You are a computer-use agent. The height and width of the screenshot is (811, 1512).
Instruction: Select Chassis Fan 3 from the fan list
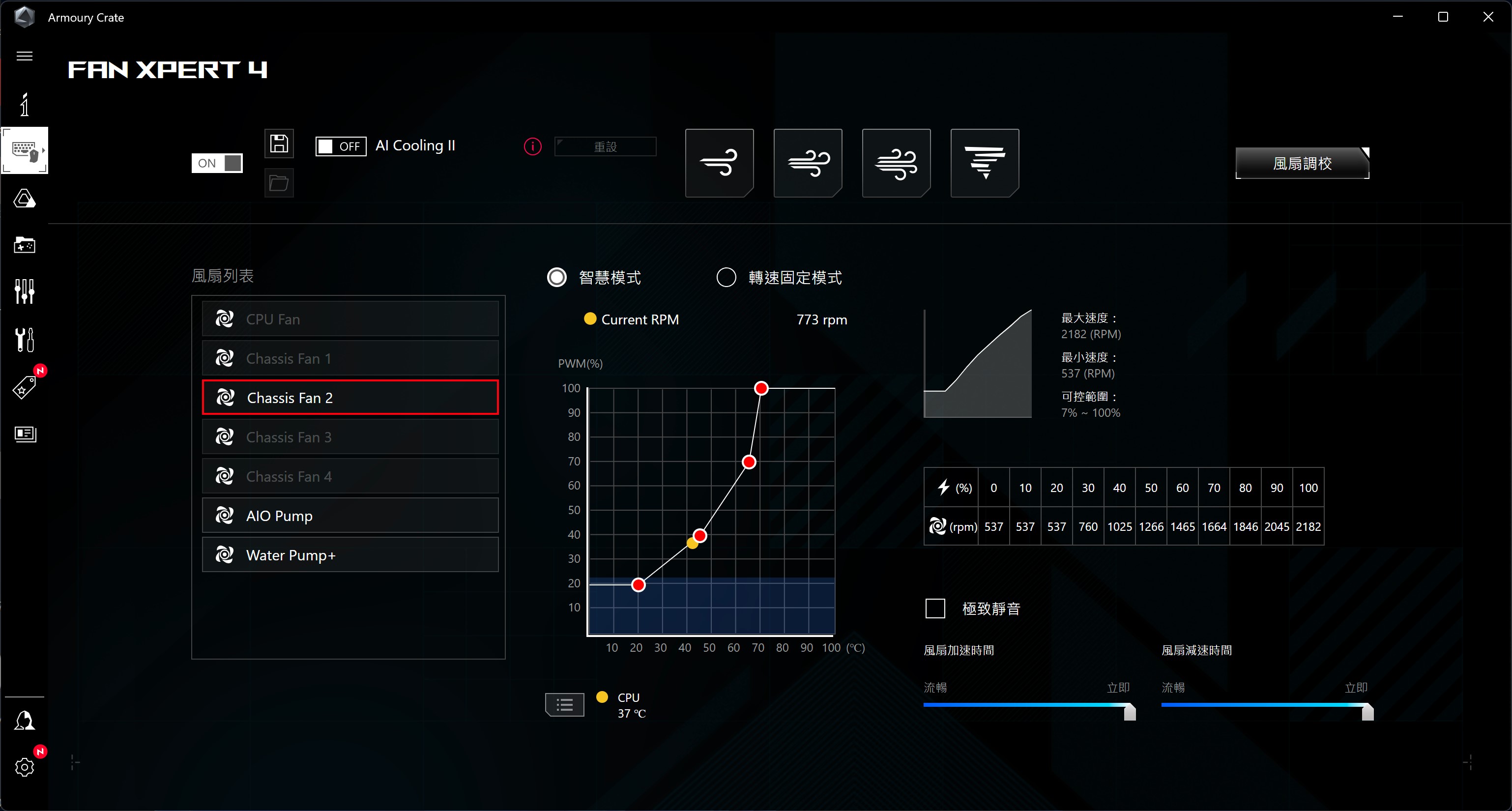coord(350,436)
